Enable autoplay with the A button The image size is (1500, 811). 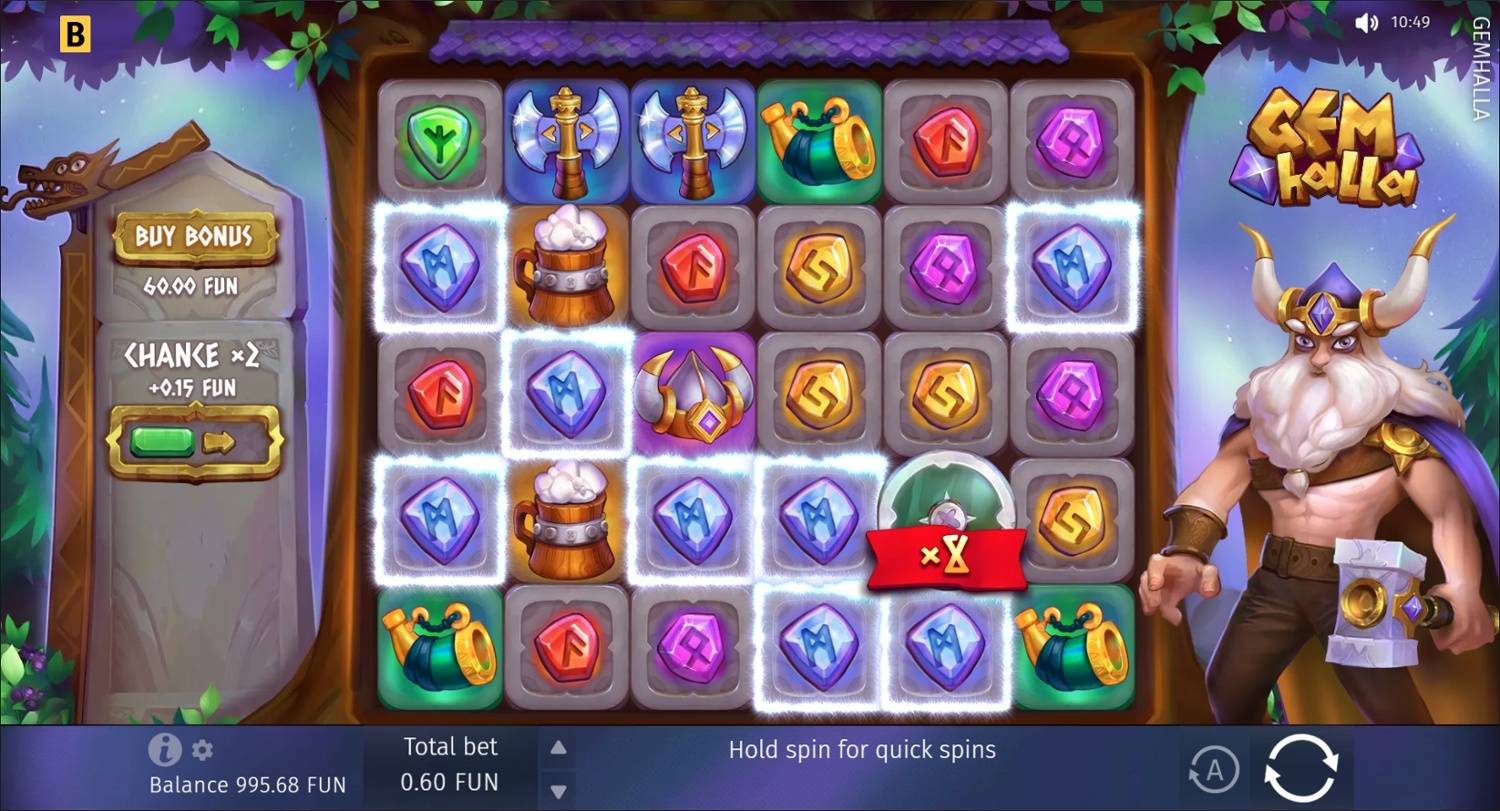[x=1214, y=770]
